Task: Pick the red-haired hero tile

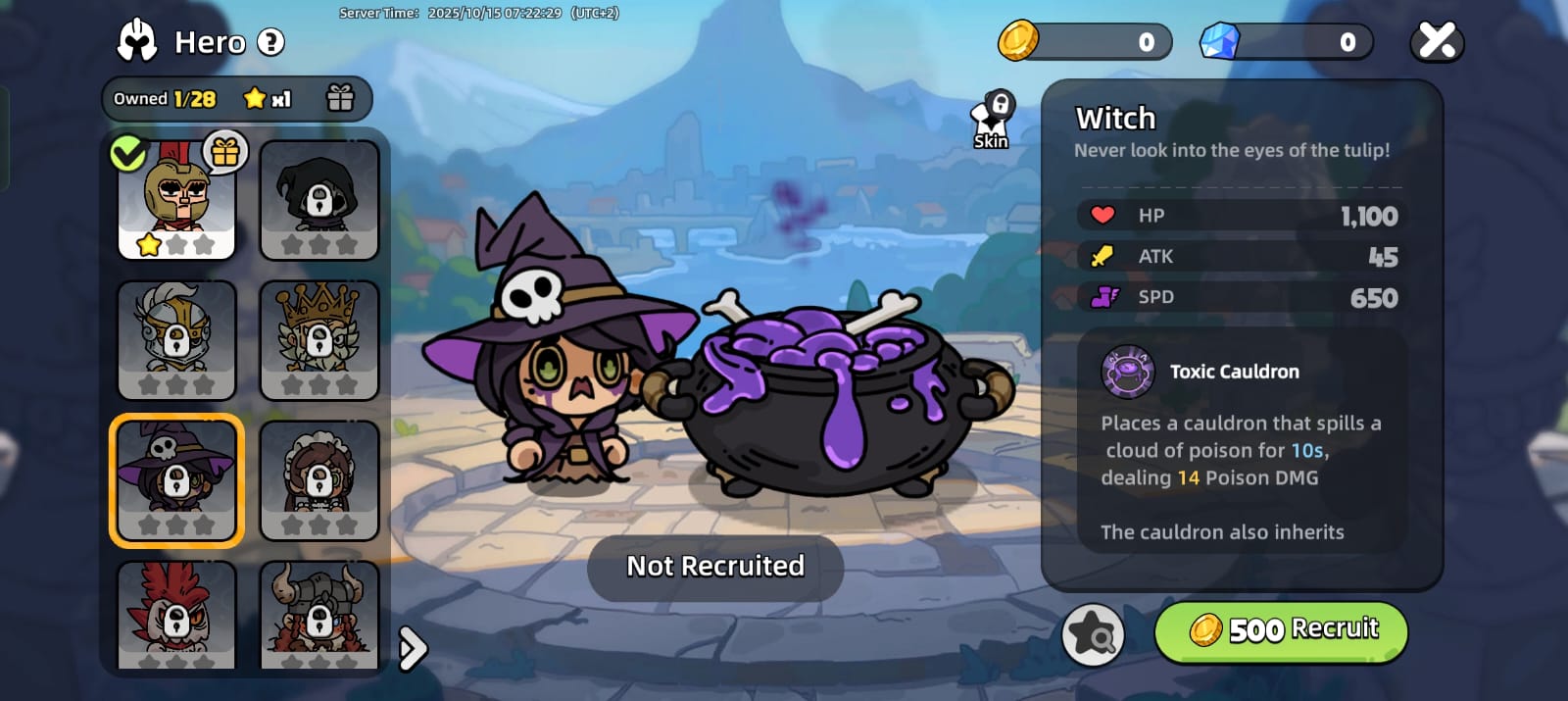Action: point(176,615)
